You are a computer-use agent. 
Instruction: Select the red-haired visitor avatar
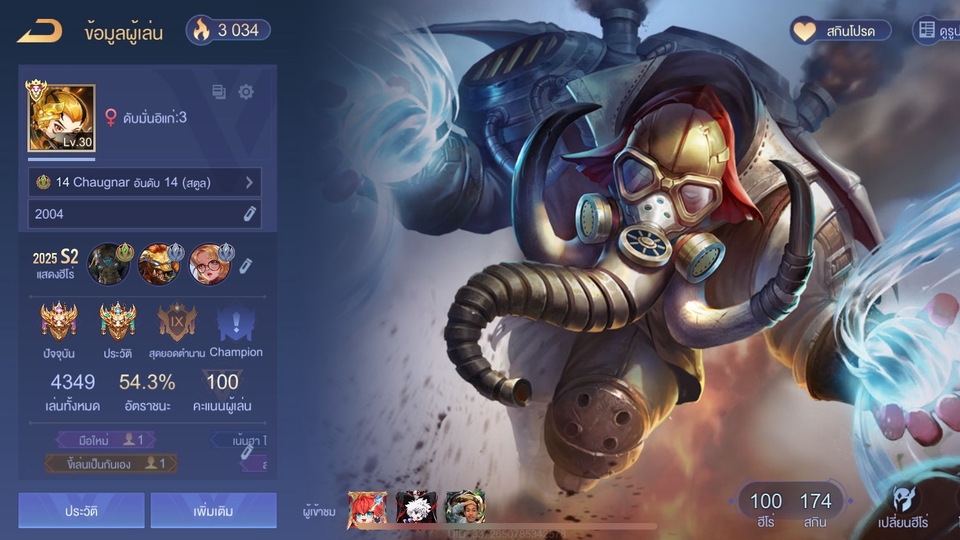click(367, 509)
